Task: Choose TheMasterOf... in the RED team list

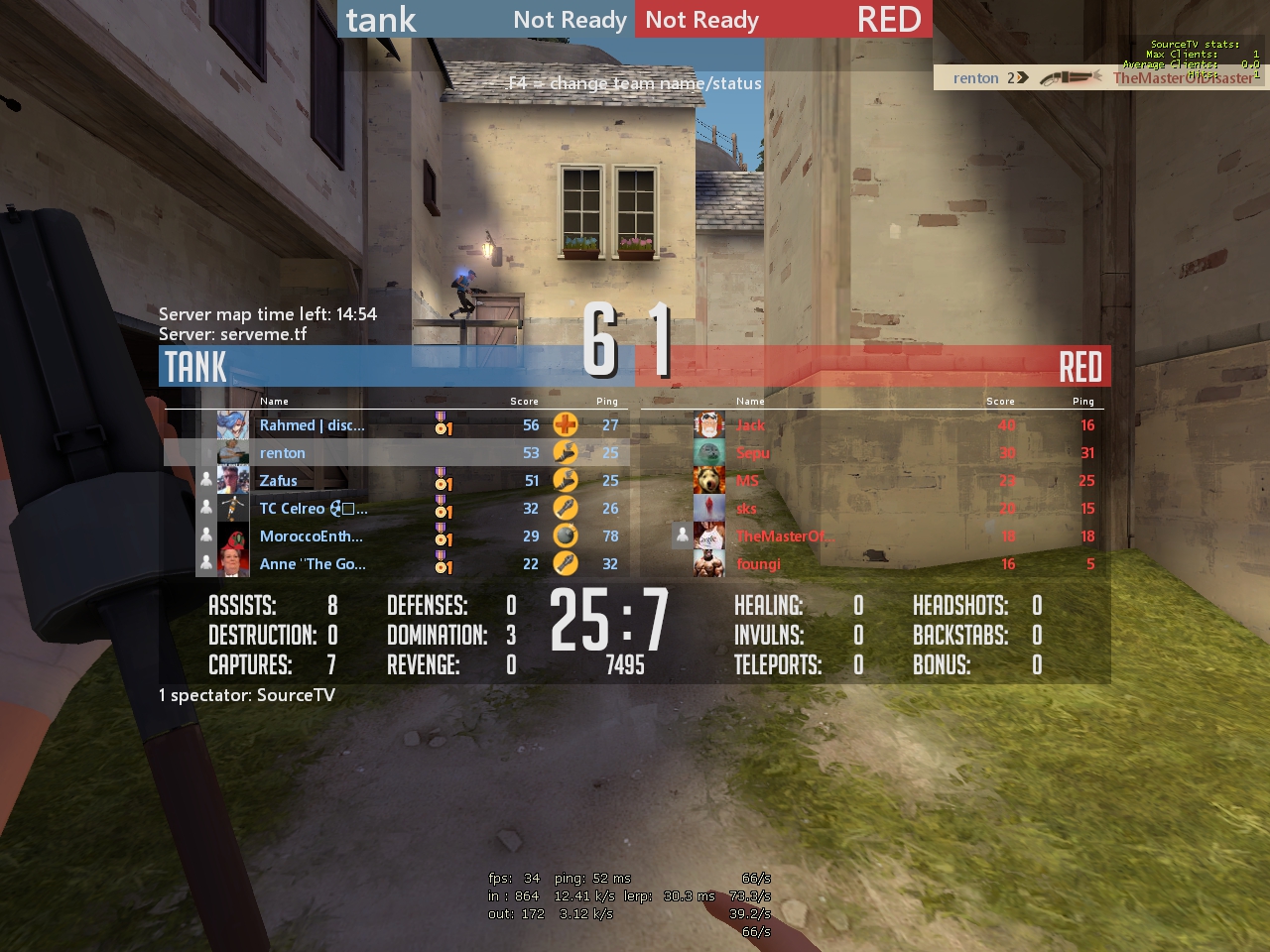Action: [x=785, y=536]
